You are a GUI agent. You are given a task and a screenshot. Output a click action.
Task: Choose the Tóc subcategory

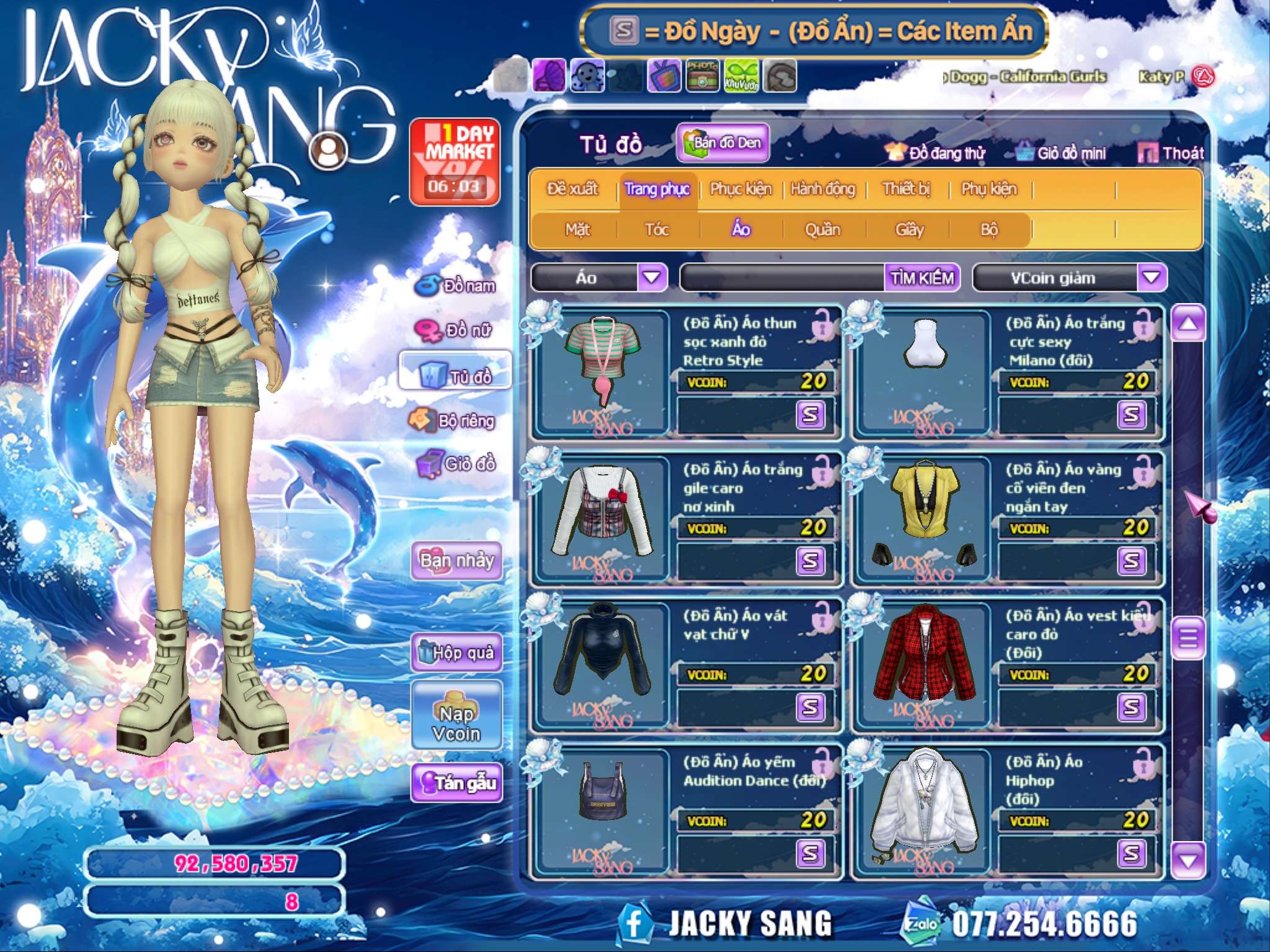coord(657,230)
